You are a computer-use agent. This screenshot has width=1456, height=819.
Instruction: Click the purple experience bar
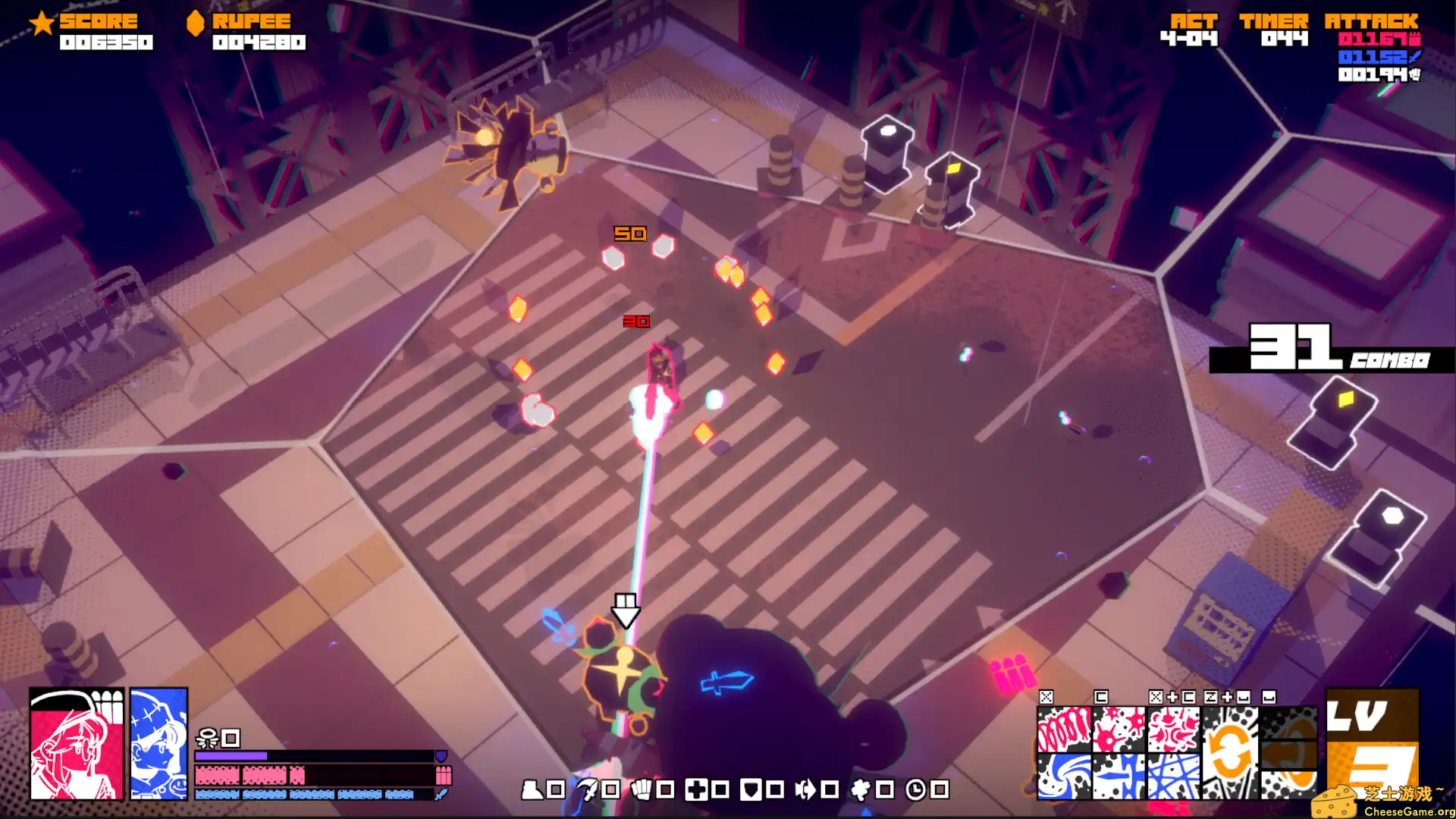pyautogui.click(x=231, y=755)
